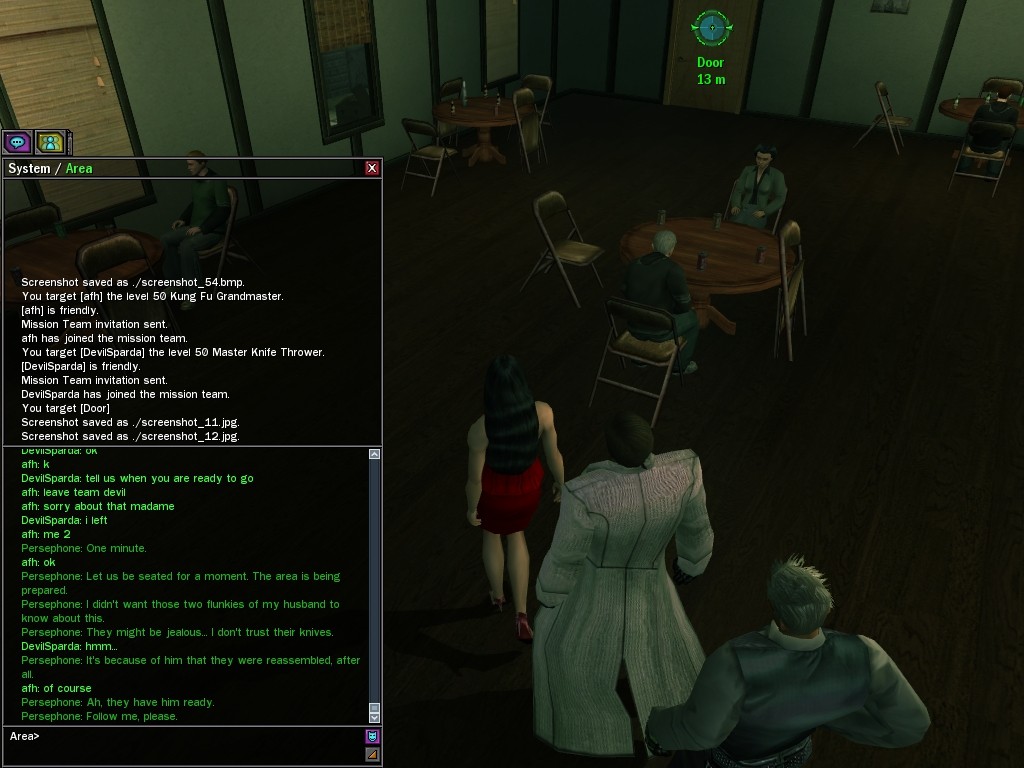Open the chat speech-bubble icon
This screenshot has width=1024, height=768.
(17, 142)
